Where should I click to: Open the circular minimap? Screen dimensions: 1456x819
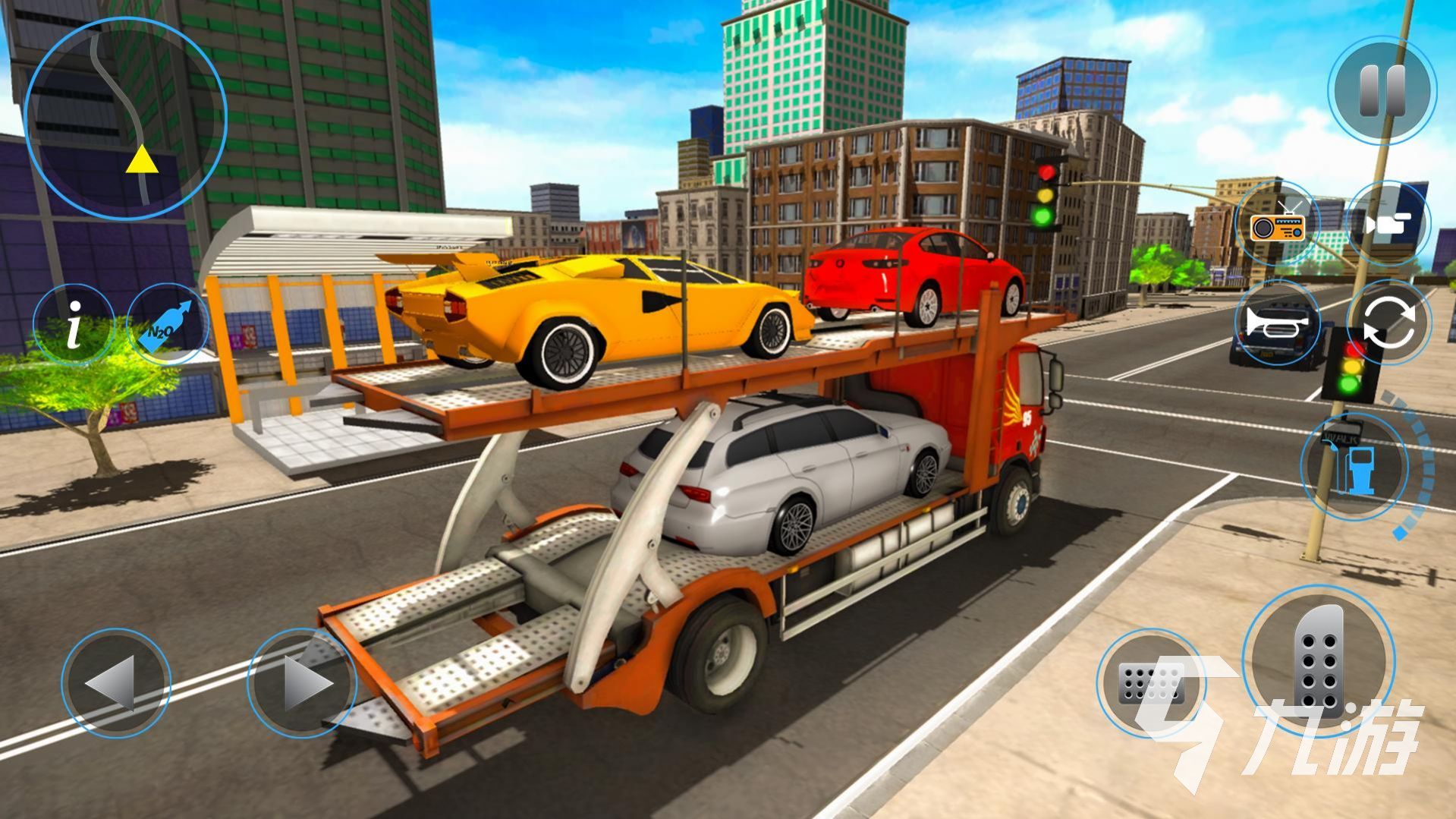125,118
